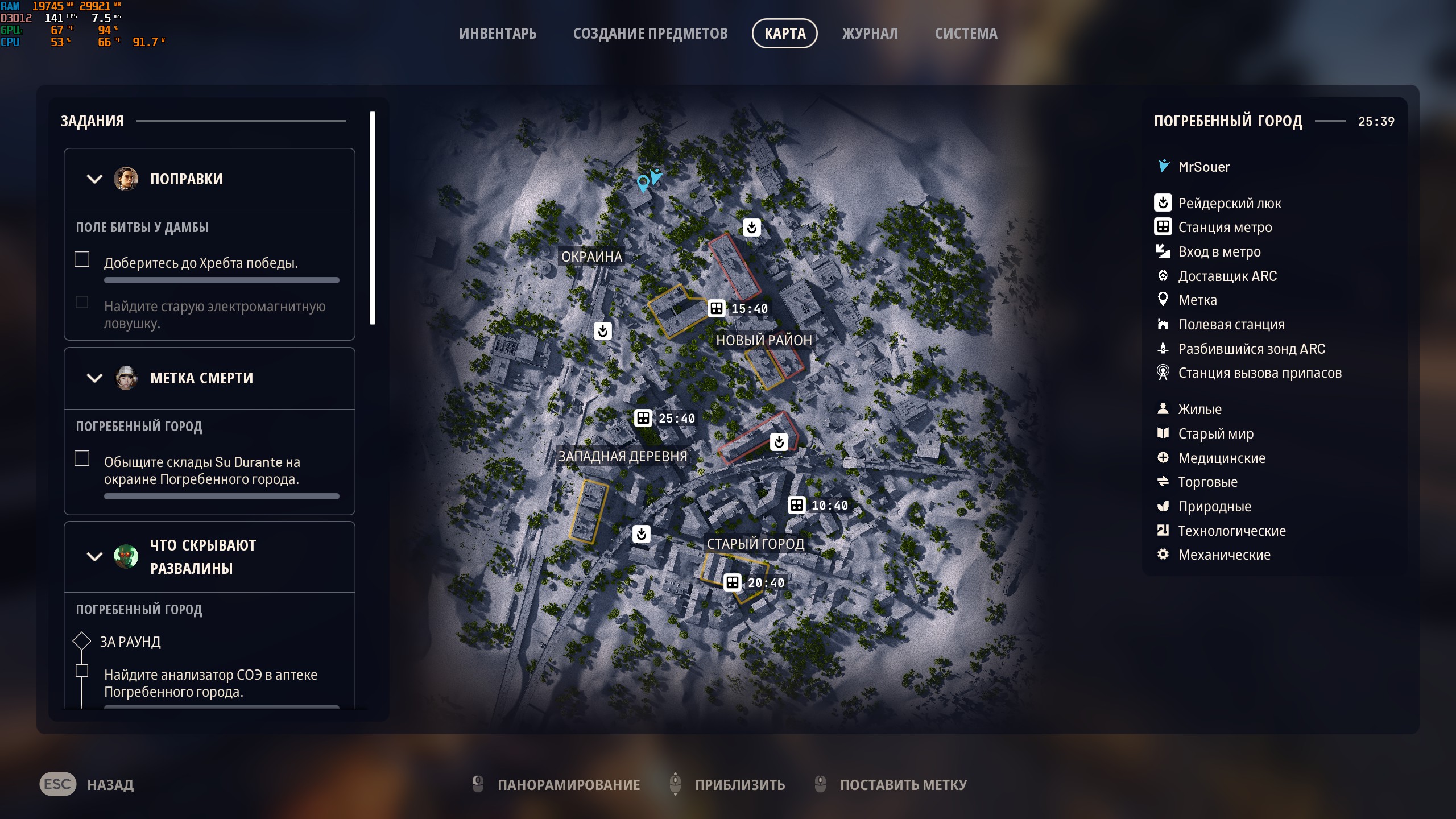Collapse the МЕТКА СМЕРТИ quest entry
The width and height of the screenshot is (1456, 819).
click(x=94, y=378)
